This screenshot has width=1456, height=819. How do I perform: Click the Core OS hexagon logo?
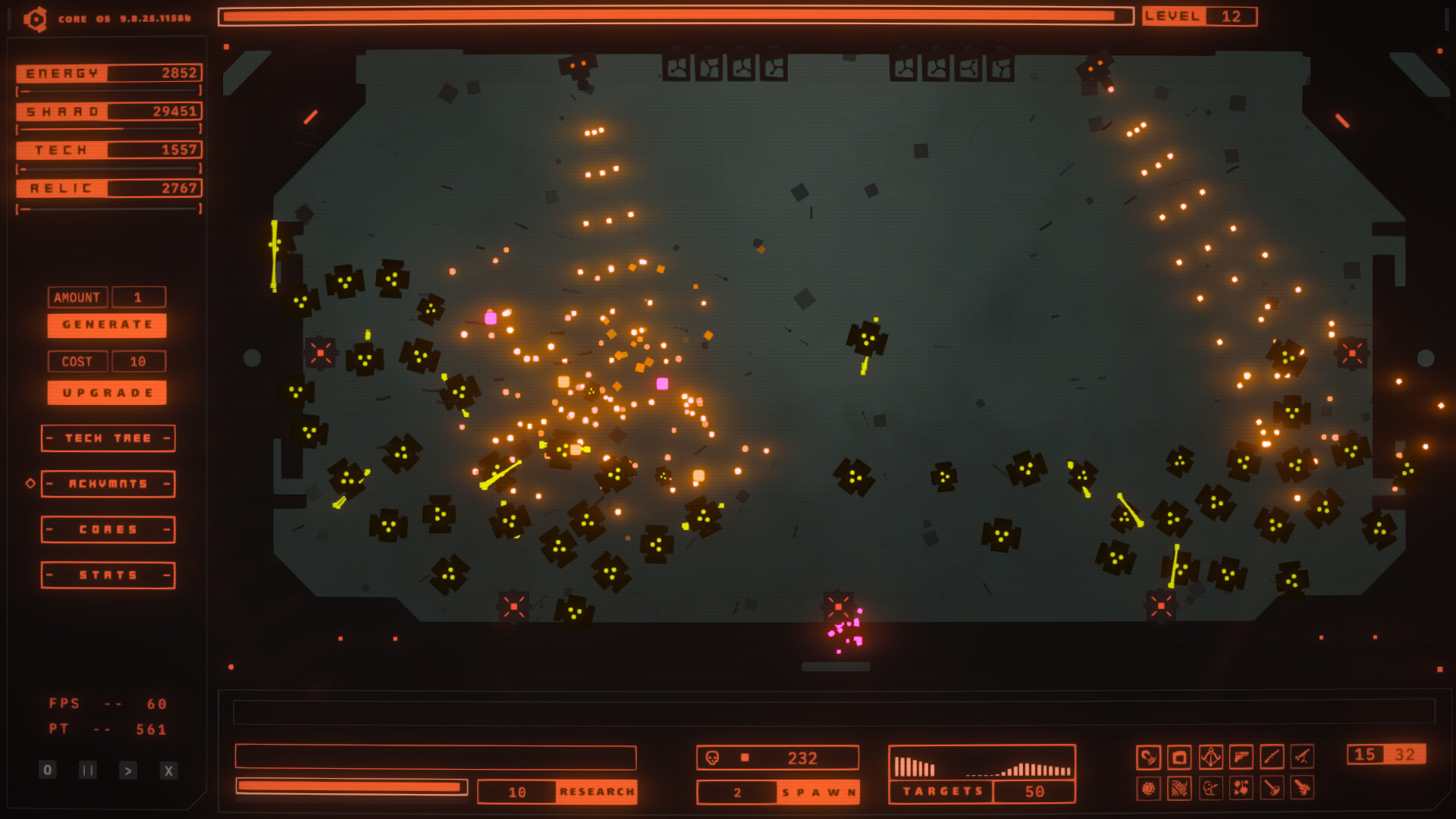33,18
